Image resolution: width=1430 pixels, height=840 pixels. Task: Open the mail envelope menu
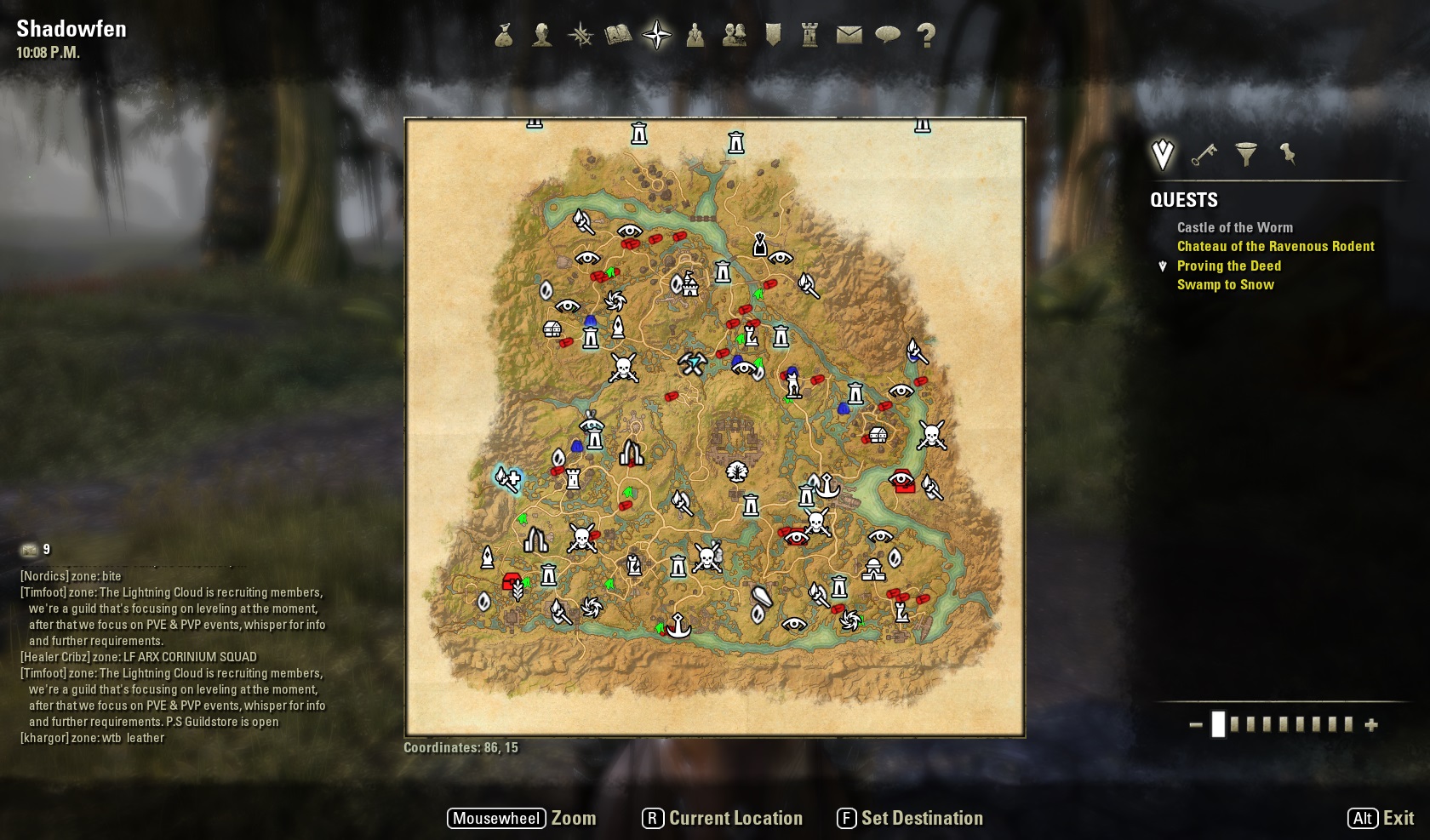tap(849, 35)
